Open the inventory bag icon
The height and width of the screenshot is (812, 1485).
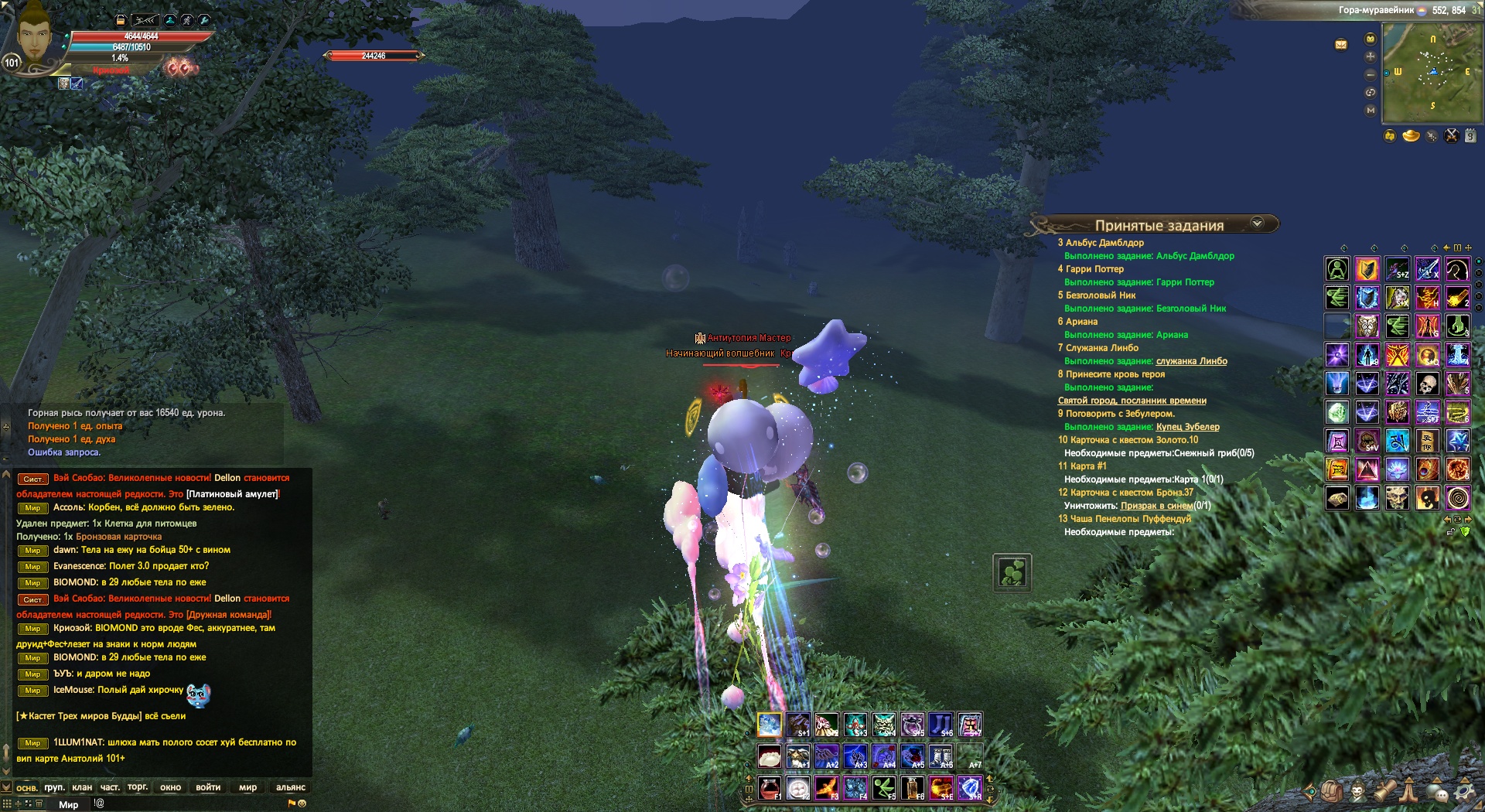(1332, 792)
